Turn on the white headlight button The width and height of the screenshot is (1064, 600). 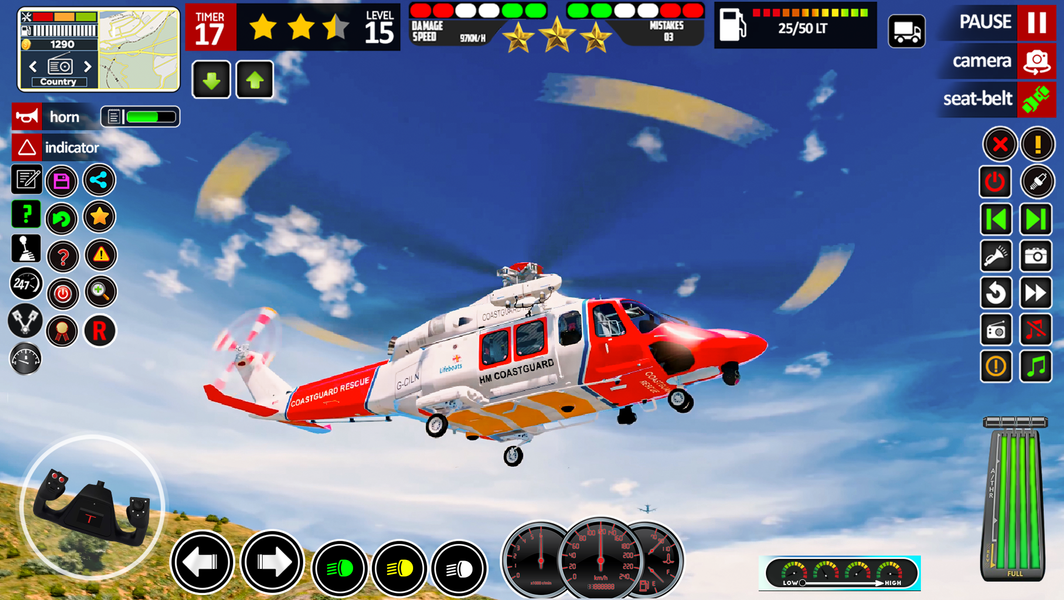pyautogui.click(x=459, y=569)
